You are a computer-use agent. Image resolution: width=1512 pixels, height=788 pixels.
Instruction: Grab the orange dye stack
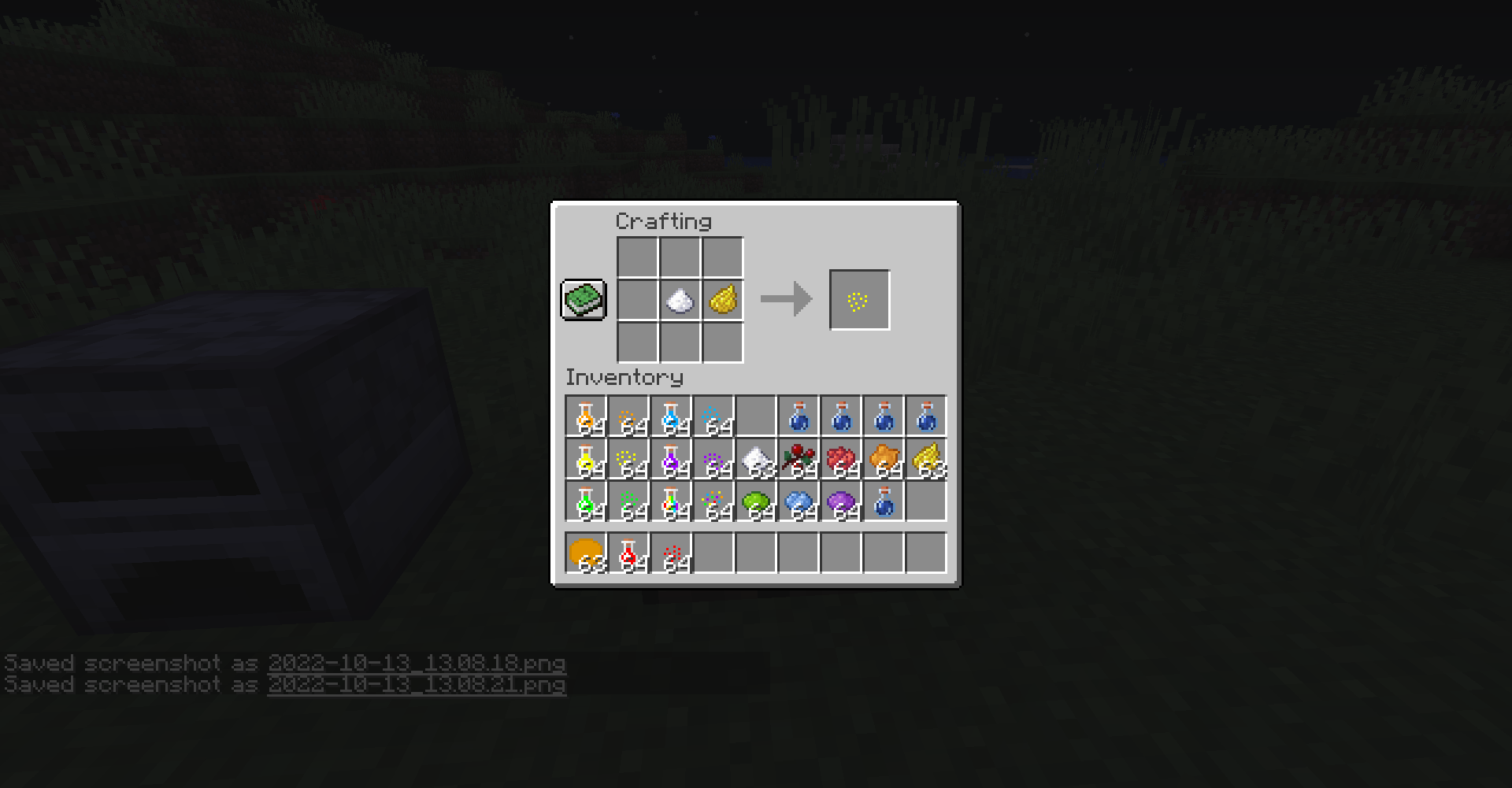884,461
